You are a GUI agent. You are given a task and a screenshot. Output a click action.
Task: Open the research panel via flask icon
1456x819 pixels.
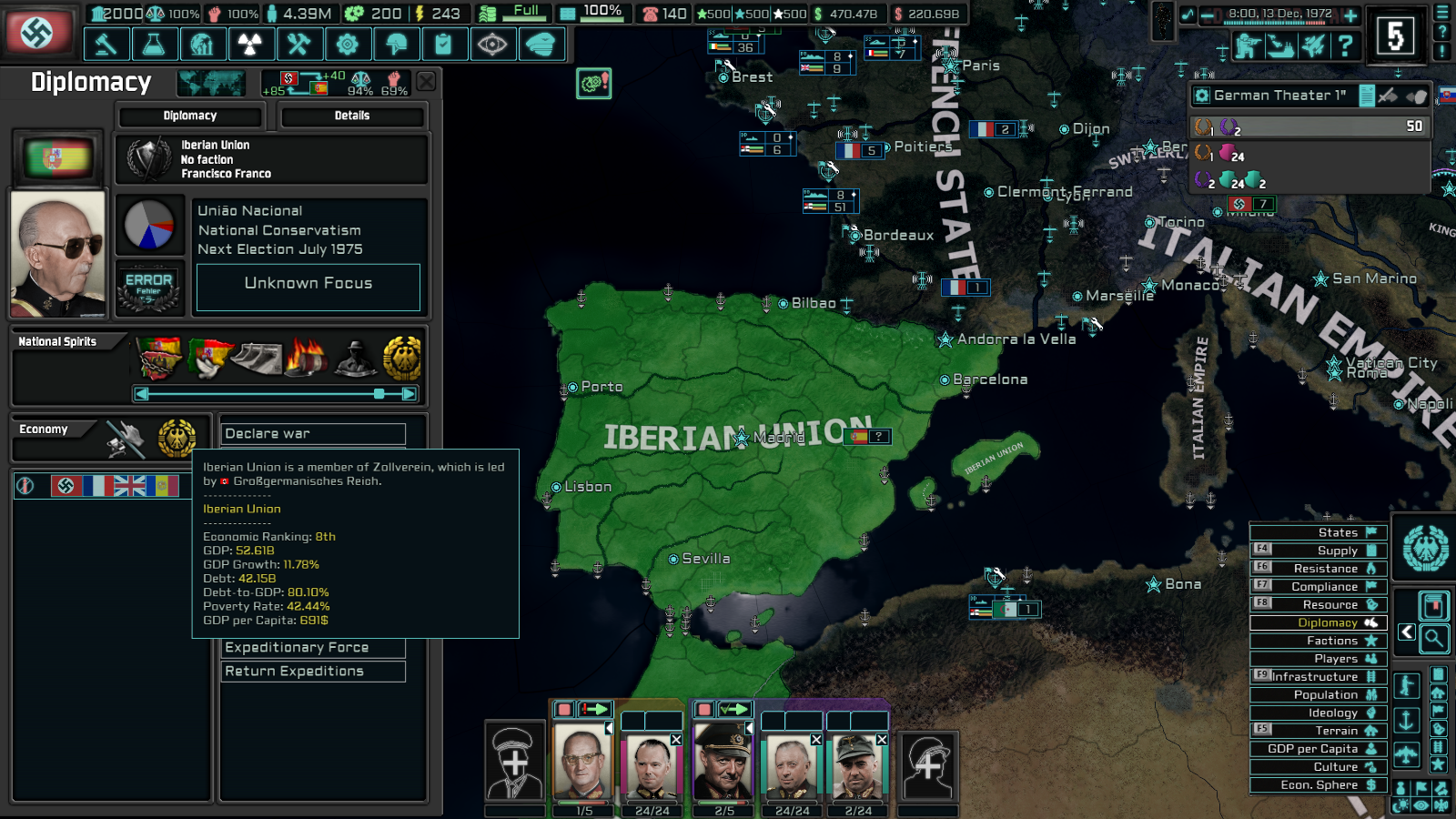click(155, 44)
